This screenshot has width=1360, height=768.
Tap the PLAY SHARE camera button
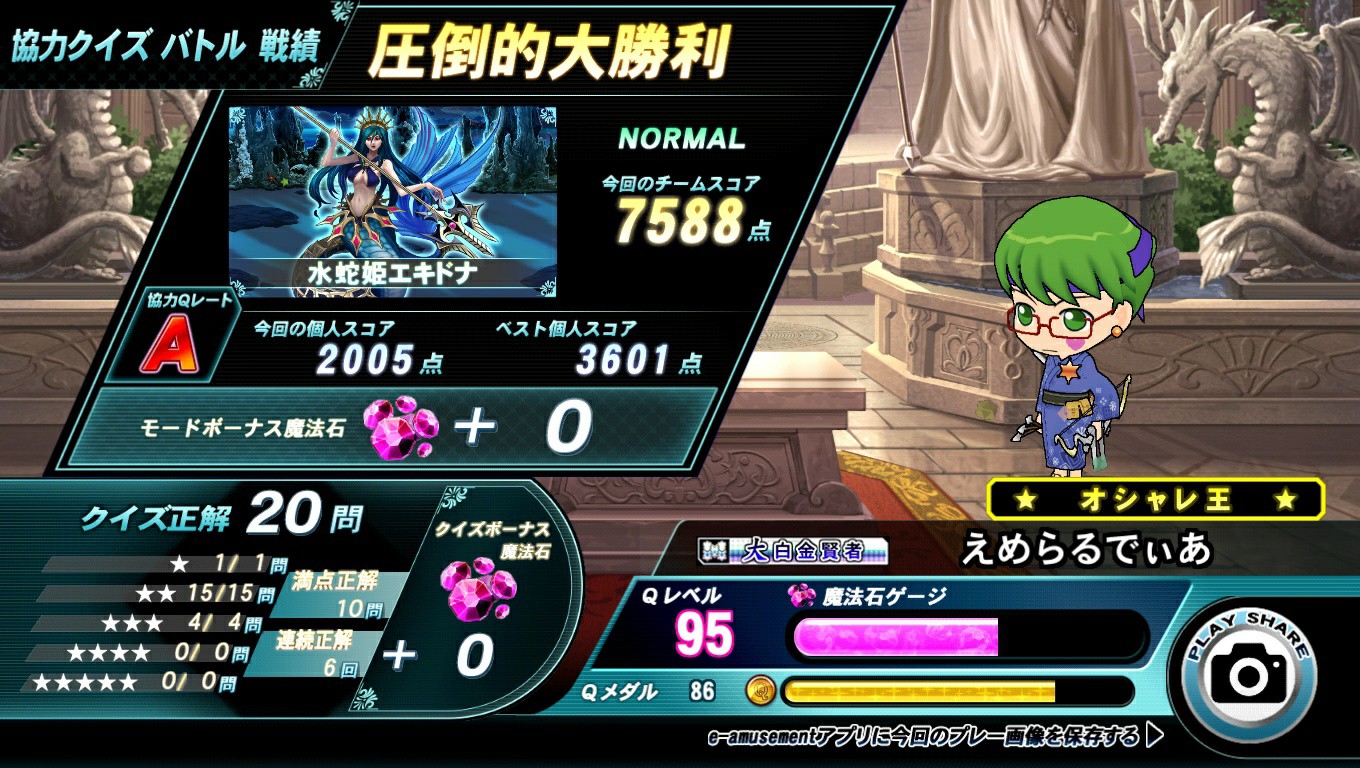tap(1248, 672)
